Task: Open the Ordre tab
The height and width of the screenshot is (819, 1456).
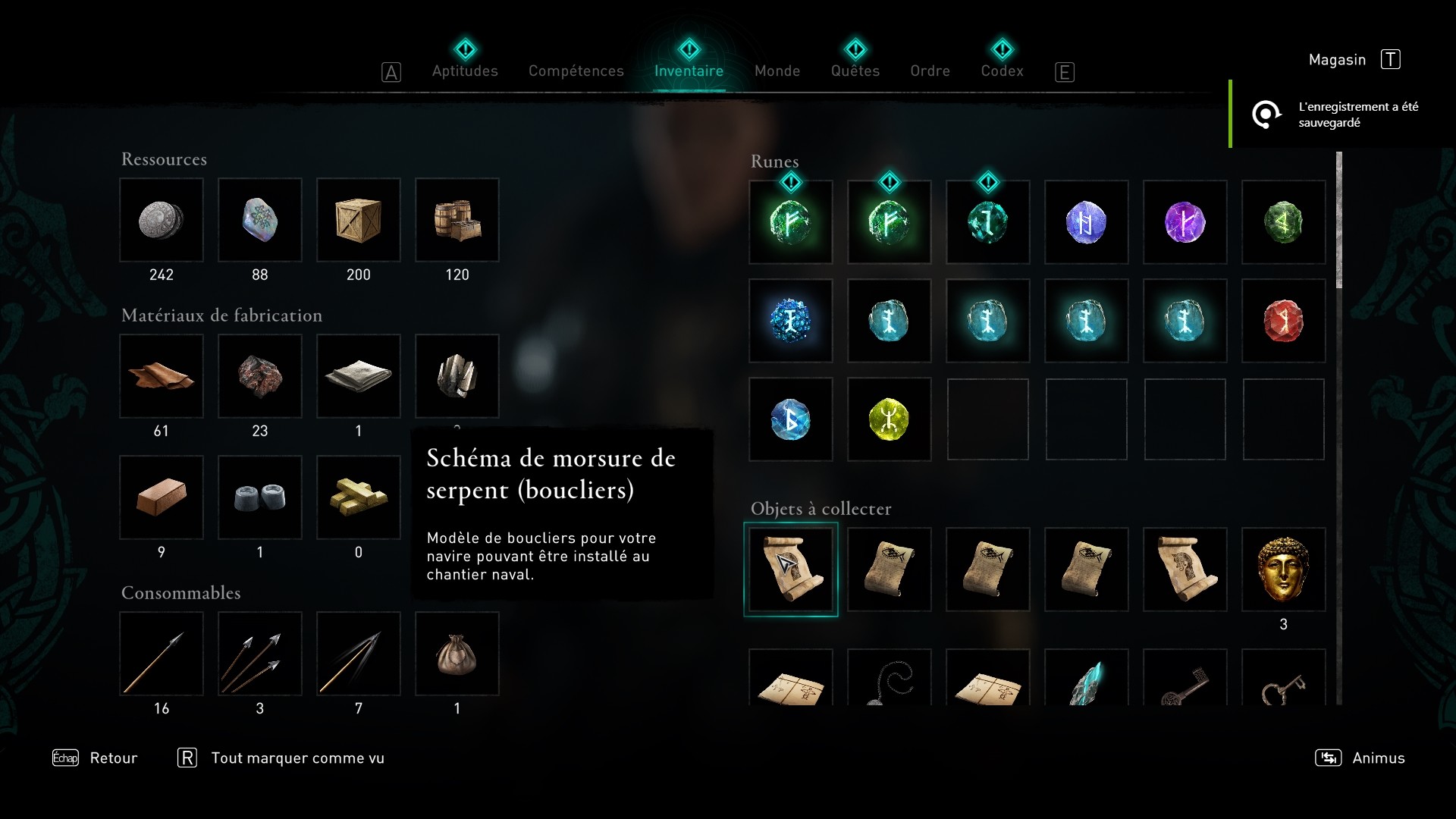Action: point(930,71)
